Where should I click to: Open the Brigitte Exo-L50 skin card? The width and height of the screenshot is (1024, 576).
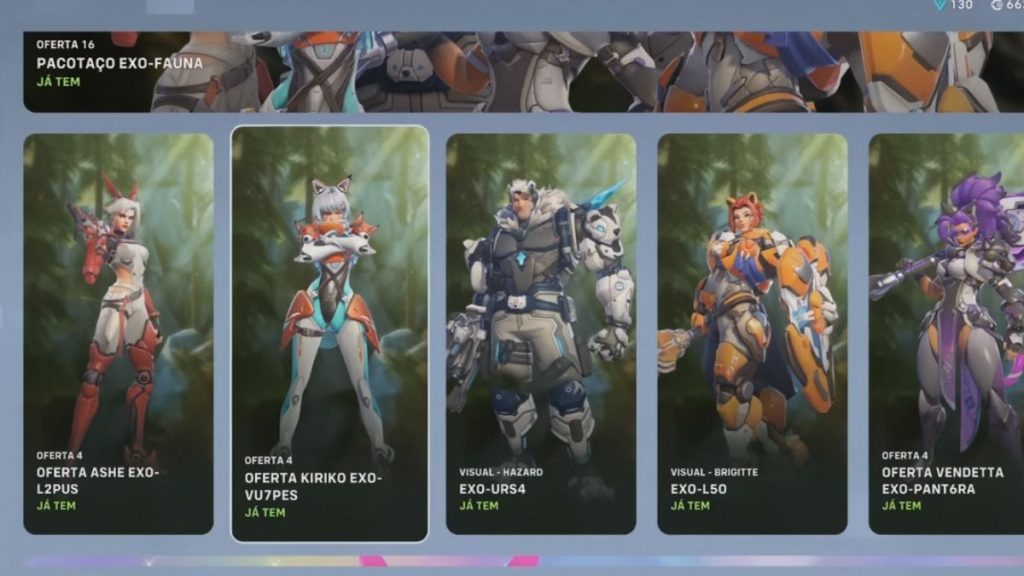tap(752, 334)
